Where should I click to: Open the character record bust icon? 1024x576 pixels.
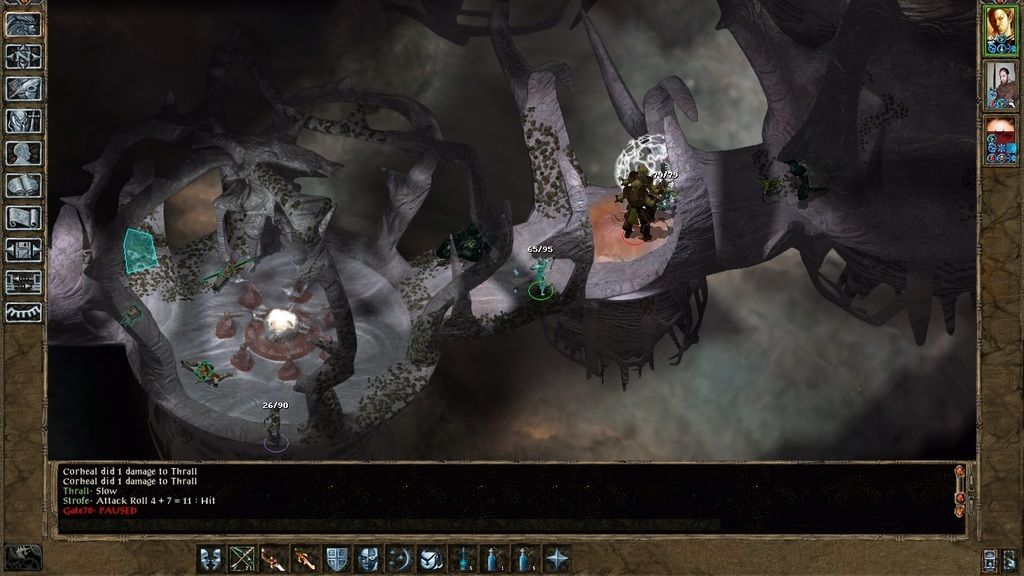(24, 153)
